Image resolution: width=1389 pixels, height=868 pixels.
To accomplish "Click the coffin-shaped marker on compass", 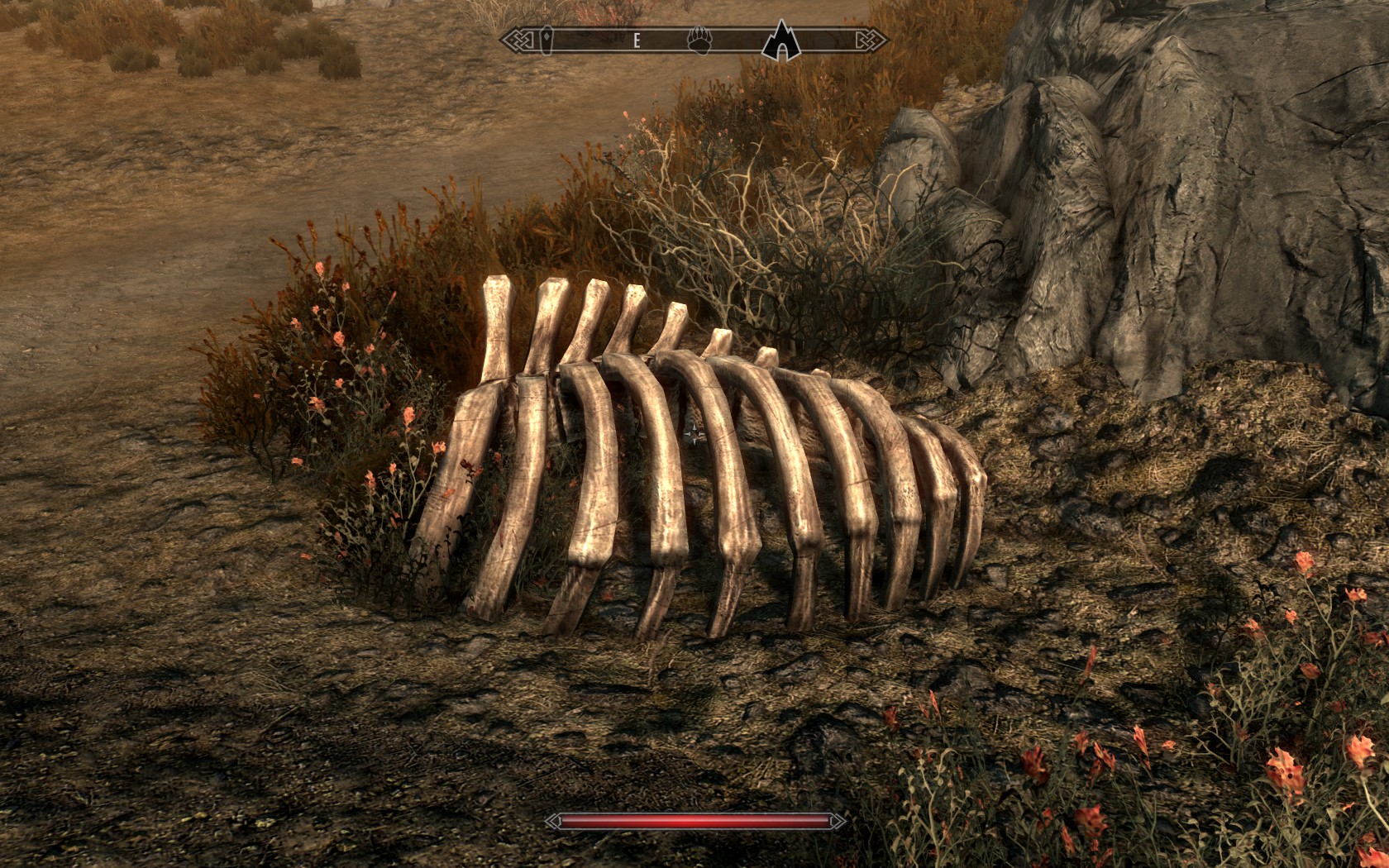I will coord(548,40).
